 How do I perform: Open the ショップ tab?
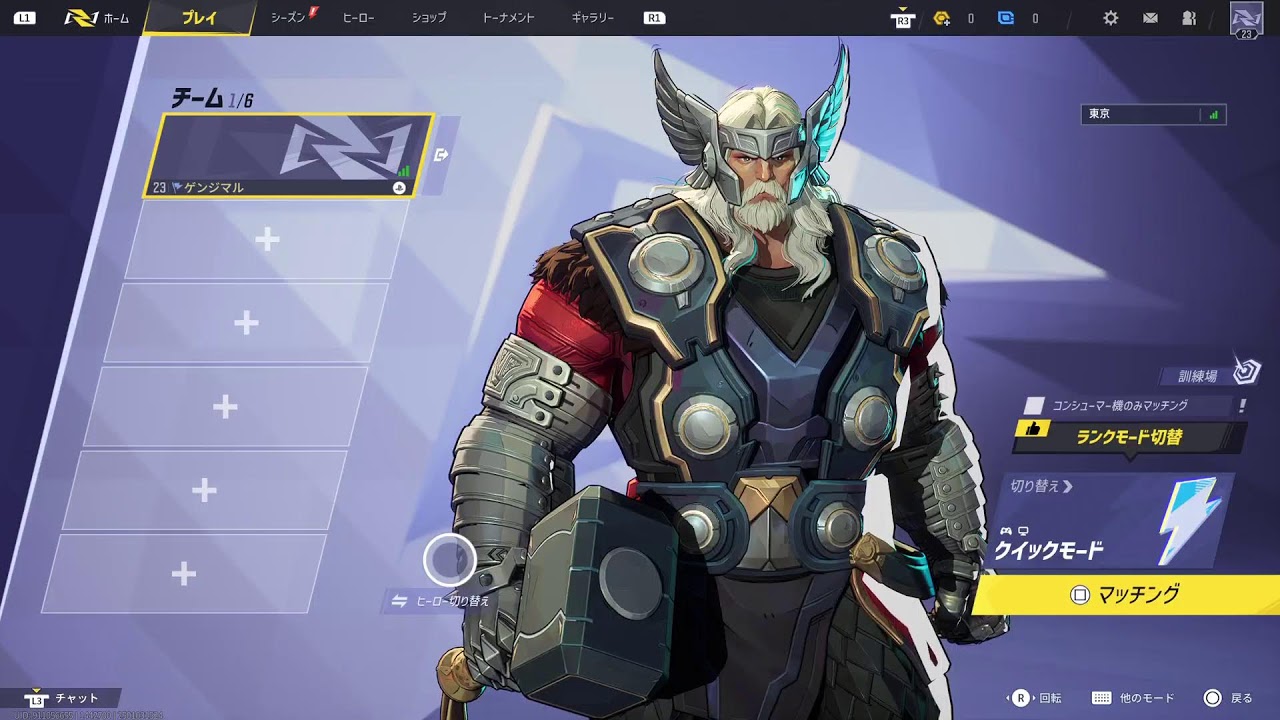(429, 18)
